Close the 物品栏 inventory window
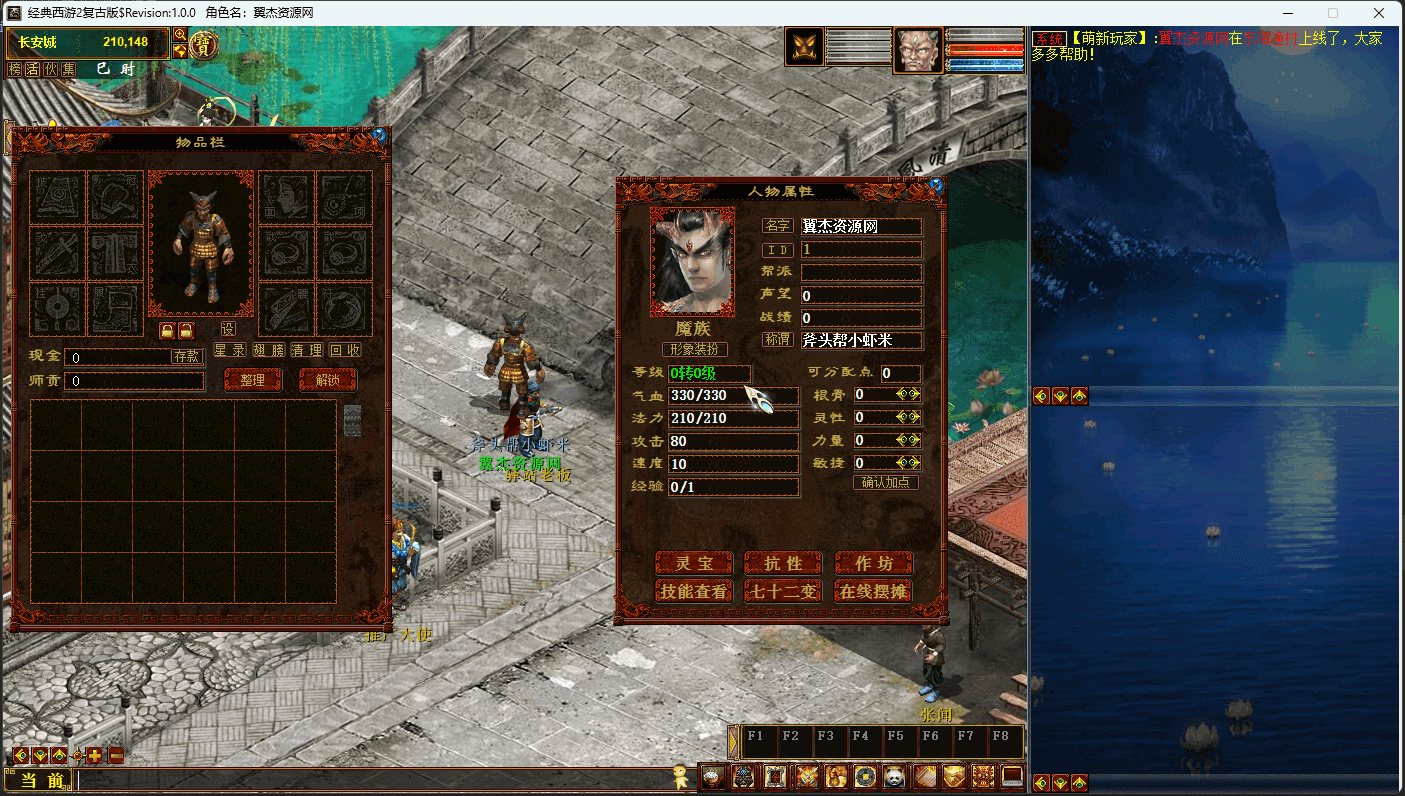The image size is (1405, 796). (379, 133)
